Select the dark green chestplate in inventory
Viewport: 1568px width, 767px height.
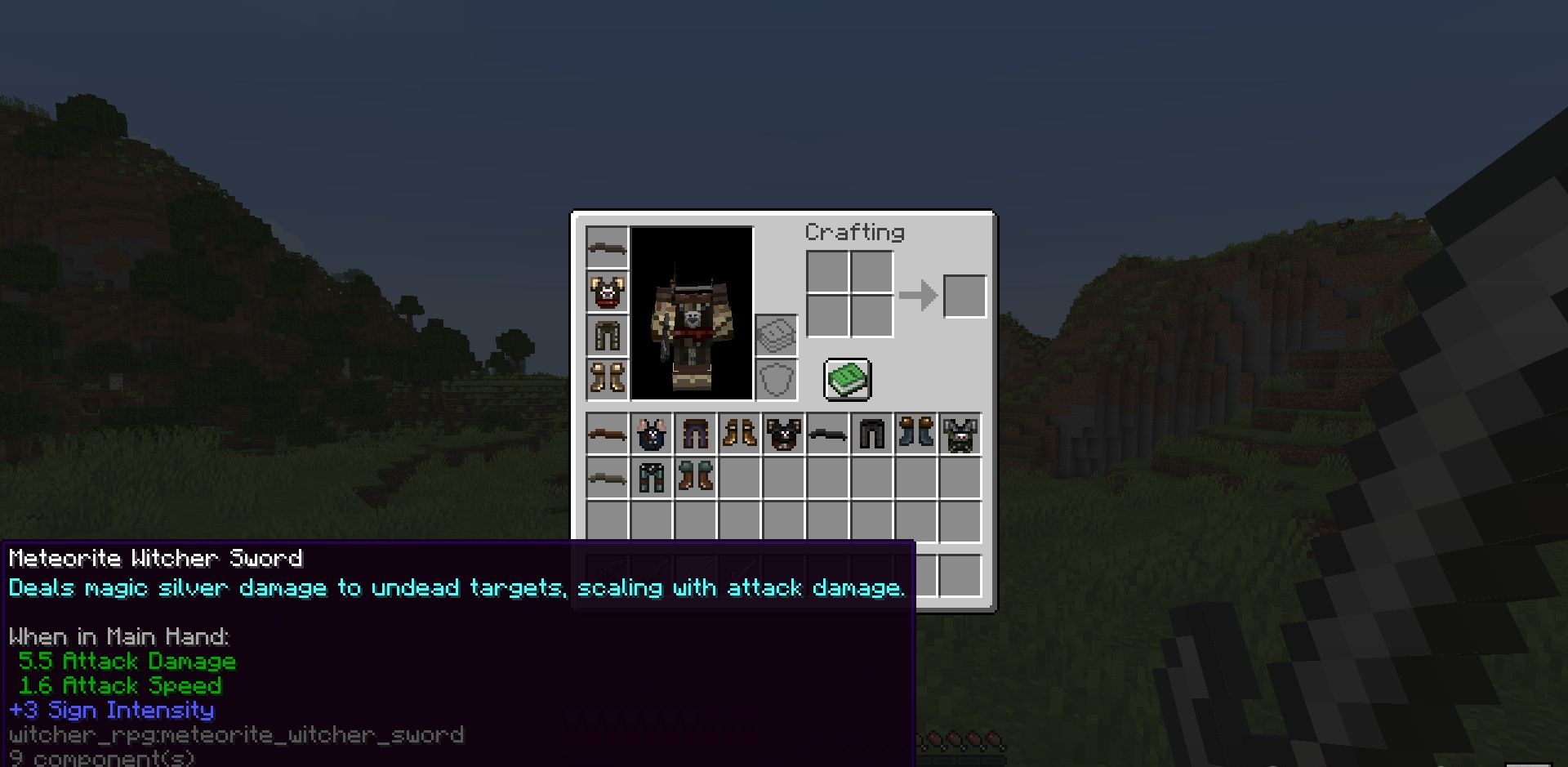pos(960,435)
